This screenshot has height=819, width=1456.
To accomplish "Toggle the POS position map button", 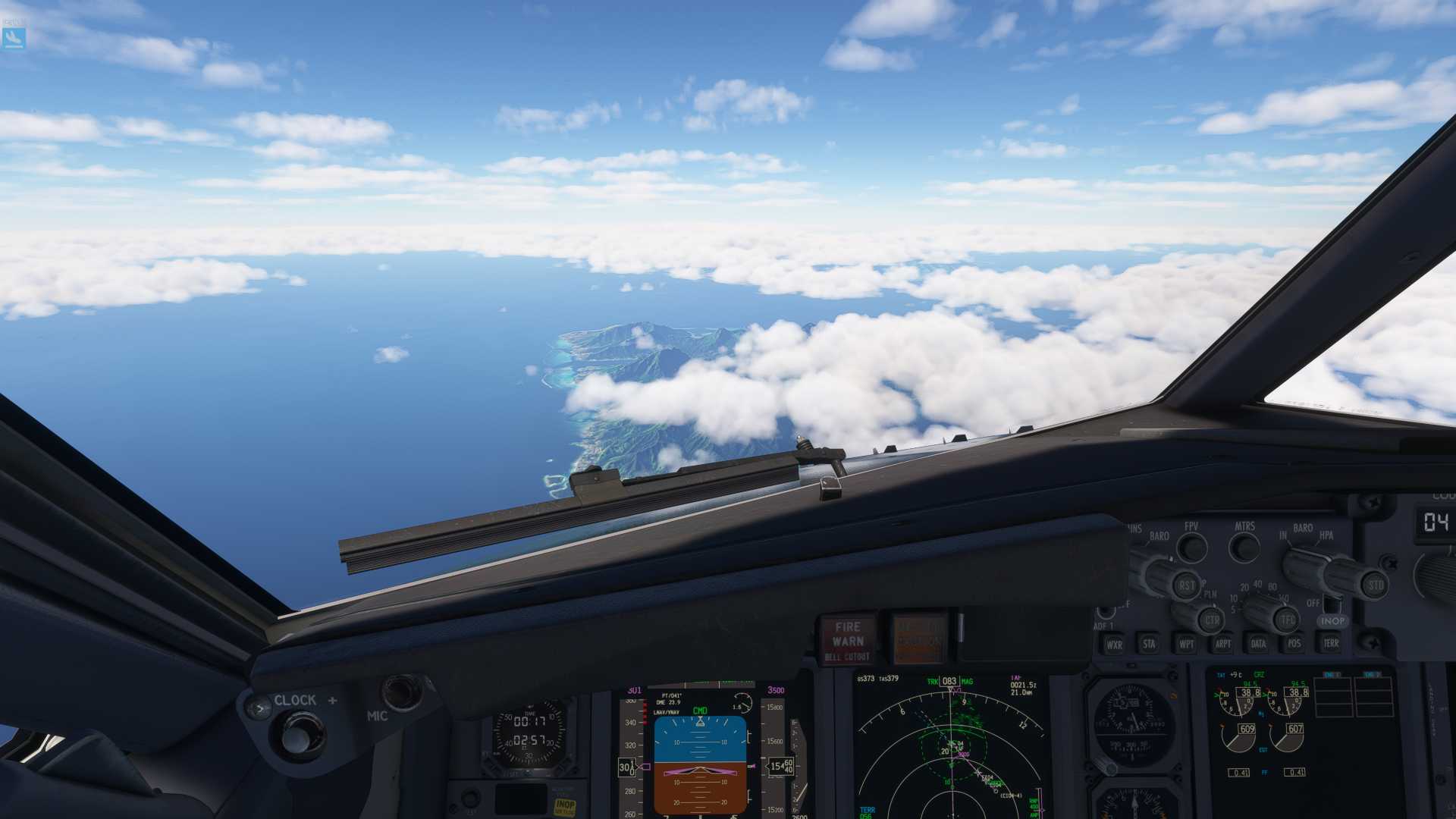I will pyautogui.click(x=1294, y=643).
